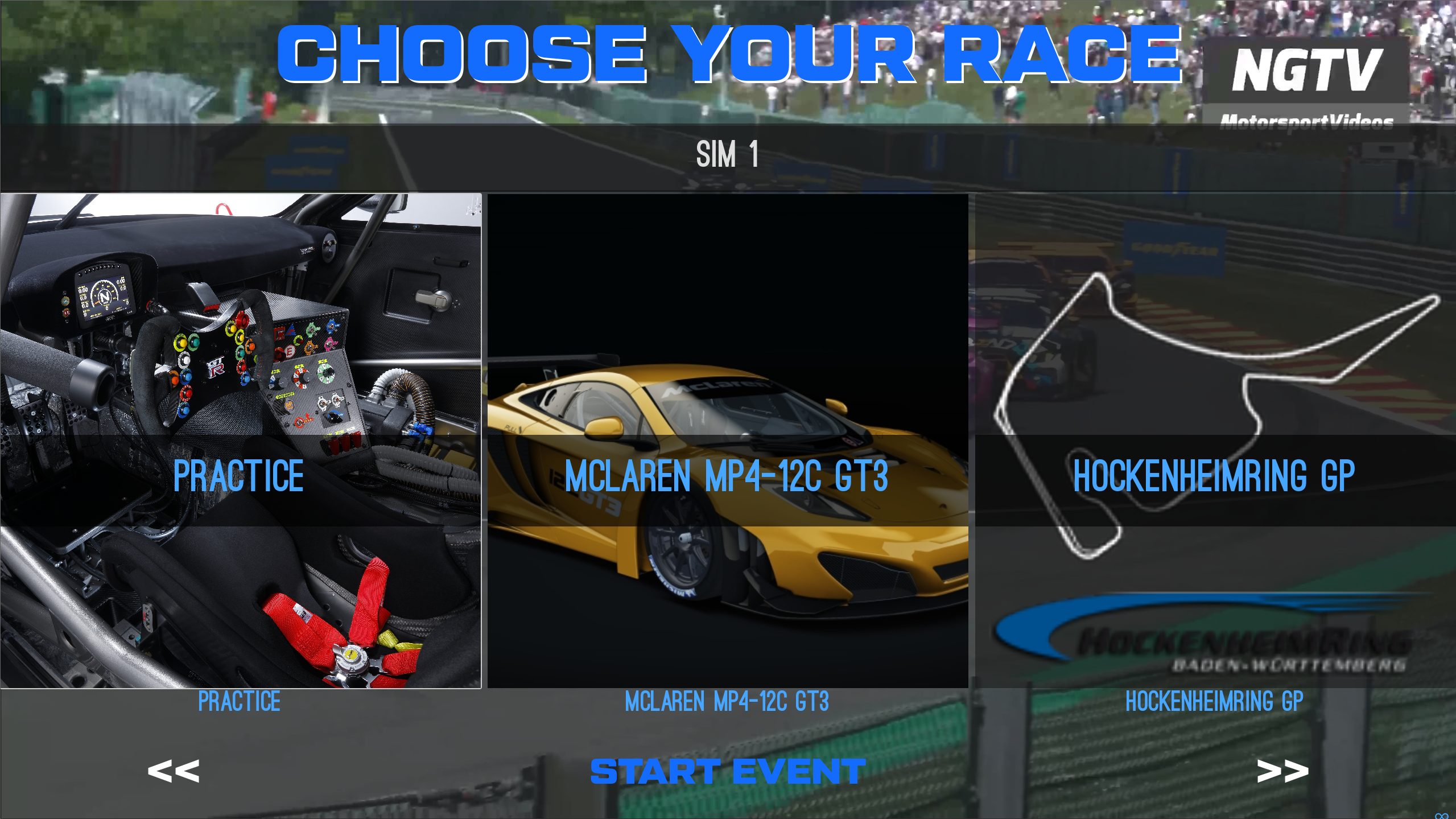Open the session type chooser labeled PRACTICE
The image size is (1456, 819).
tap(239, 476)
